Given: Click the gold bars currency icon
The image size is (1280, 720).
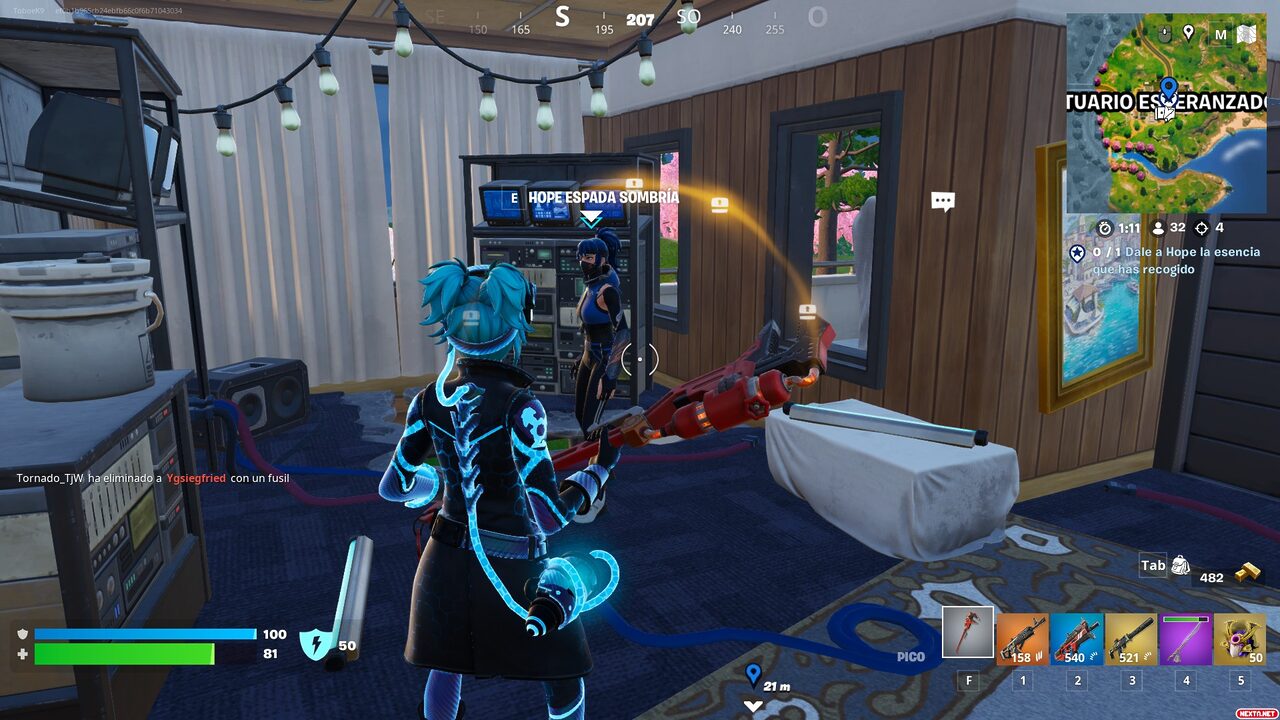Looking at the screenshot, I should pyautogui.click(x=1247, y=572).
